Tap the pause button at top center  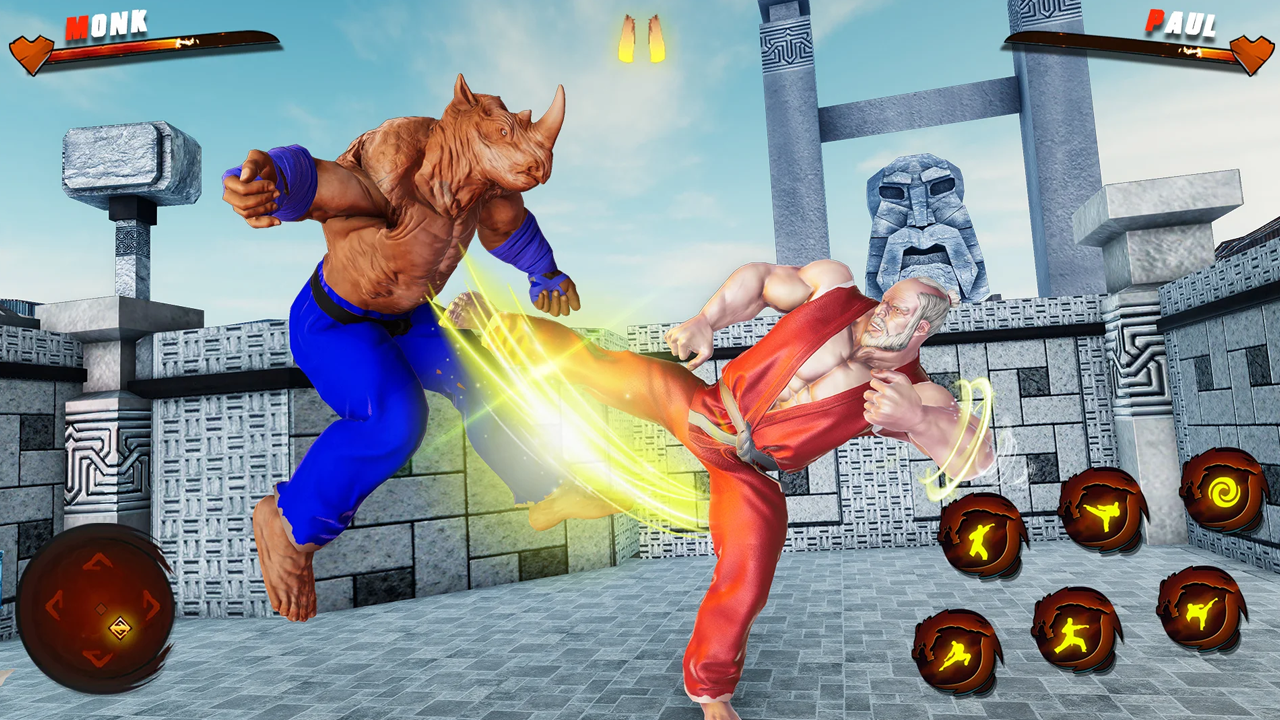[641, 40]
